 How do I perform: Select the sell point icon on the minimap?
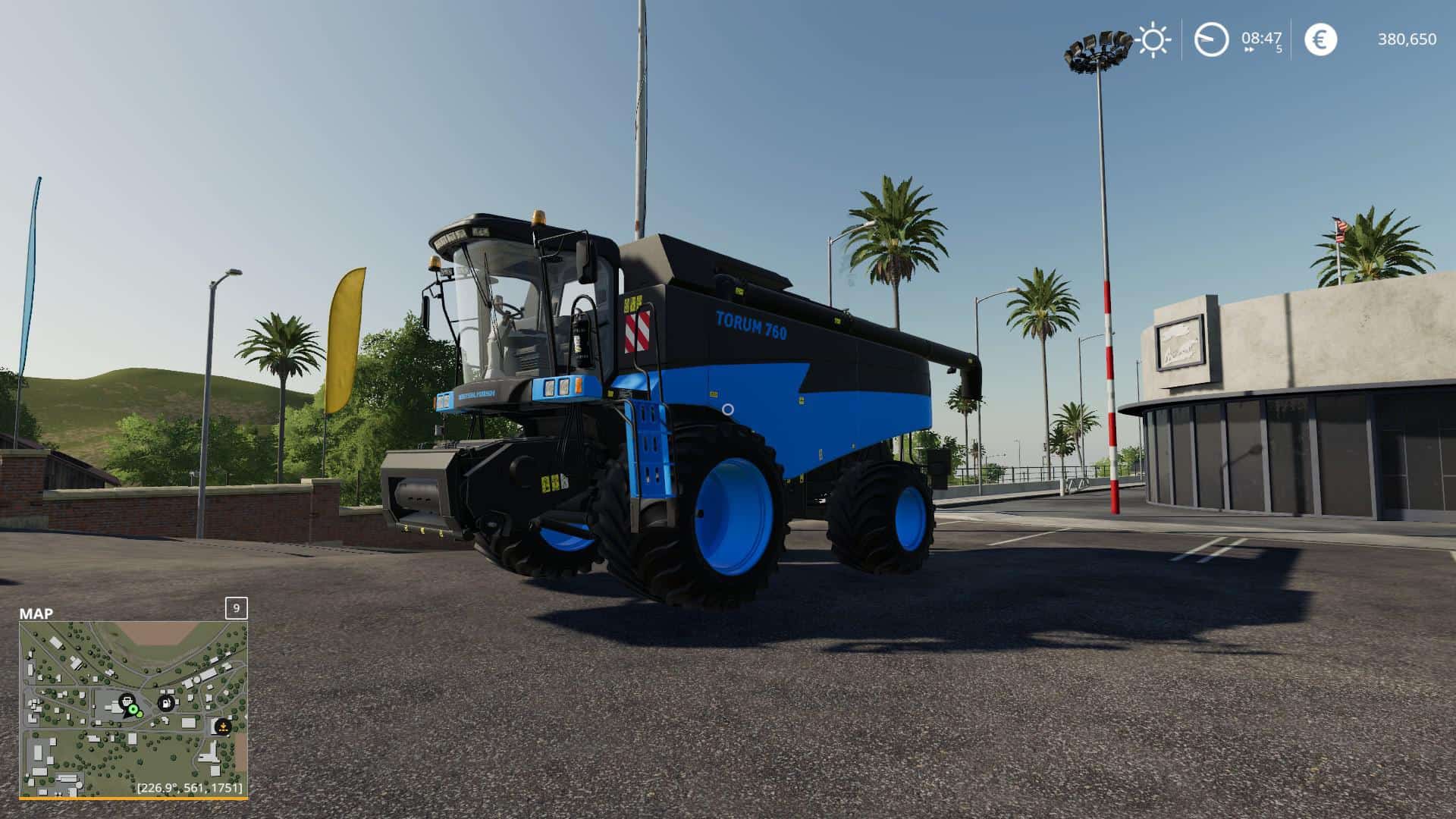pyautogui.click(x=223, y=726)
